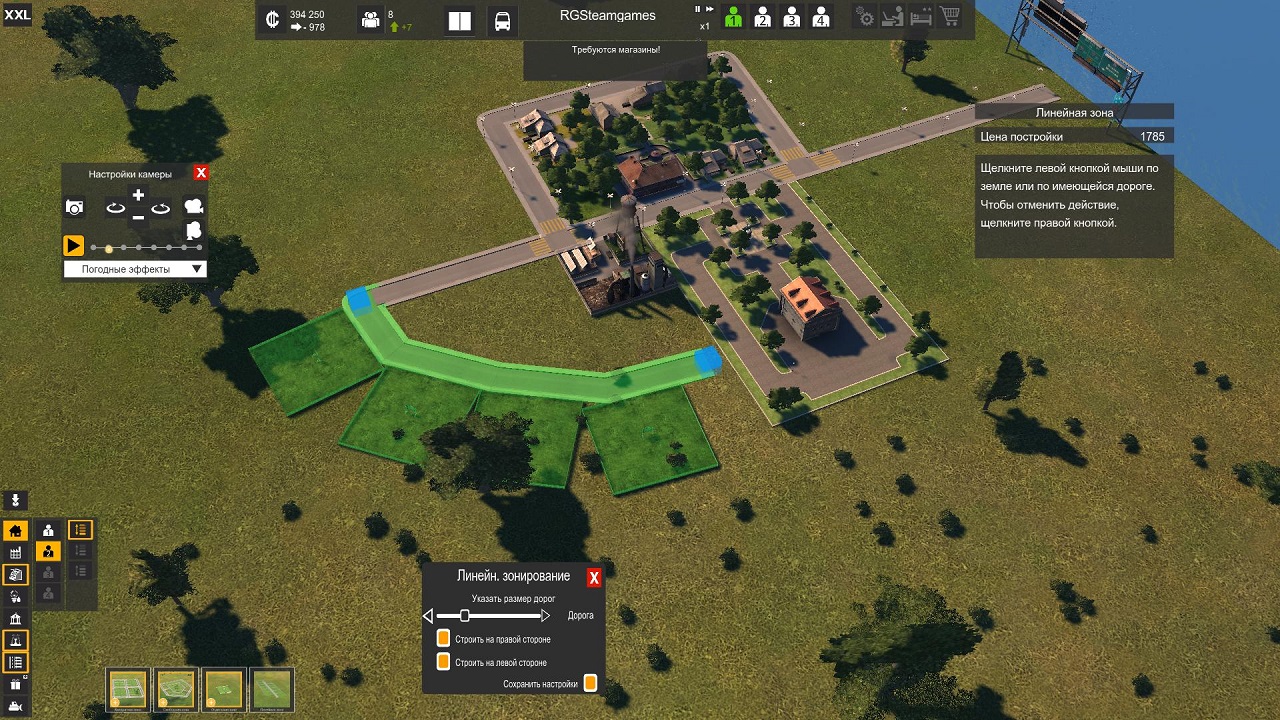Screen dimensions: 1280x720
Task: Choose the factory industry build category
Action: pos(15,553)
